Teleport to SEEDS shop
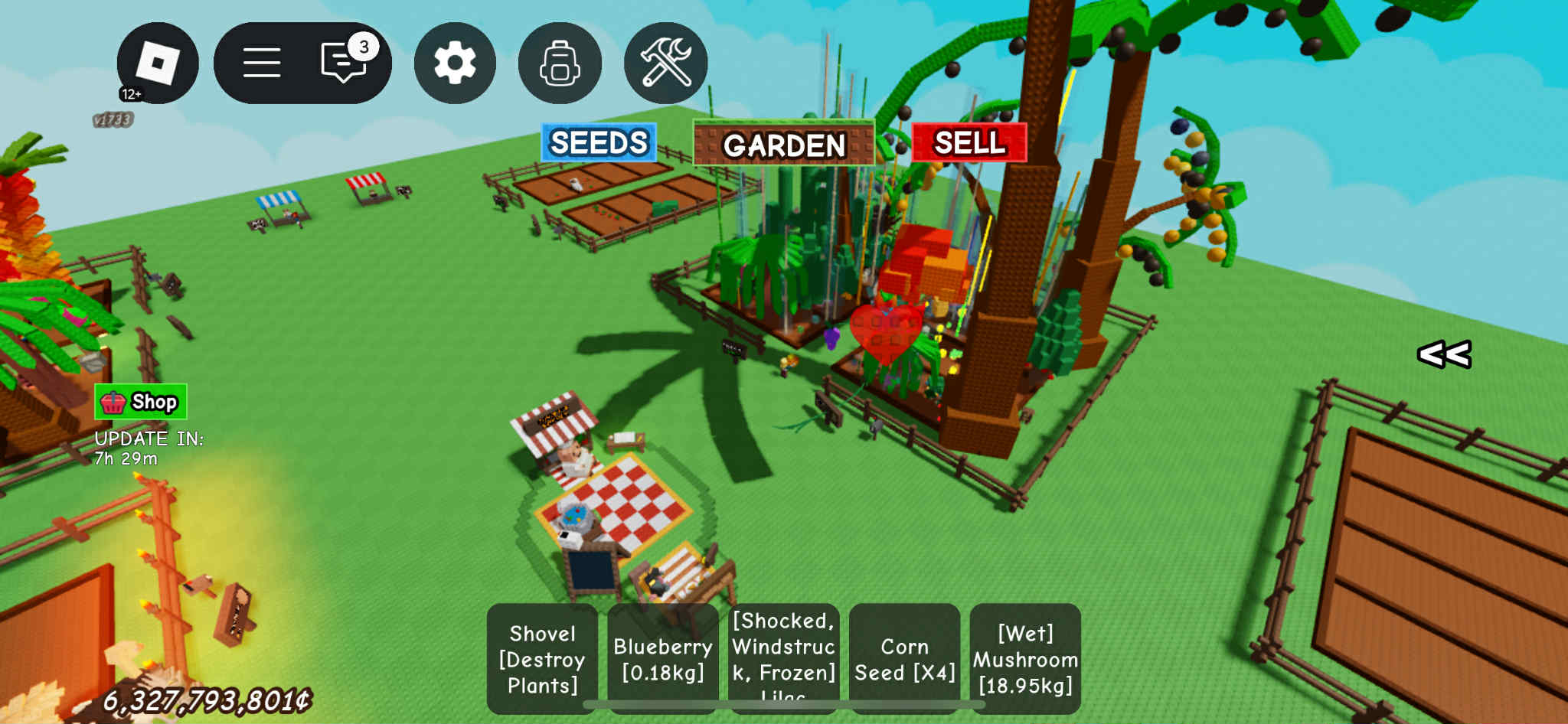The height and width of the screenshot is (724, 1568). point(599,143)
